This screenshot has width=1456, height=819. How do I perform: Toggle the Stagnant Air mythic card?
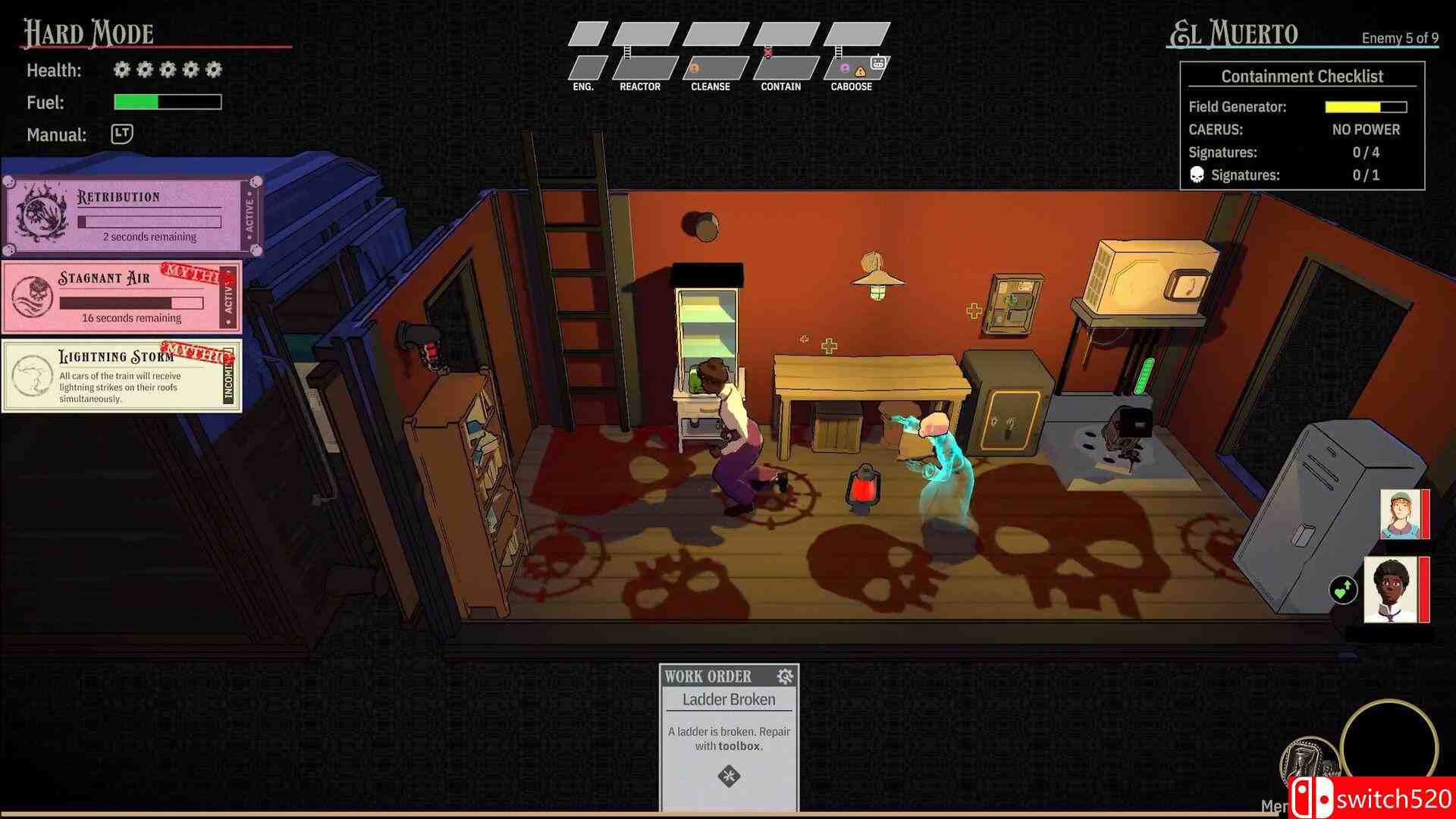[121, 297]
